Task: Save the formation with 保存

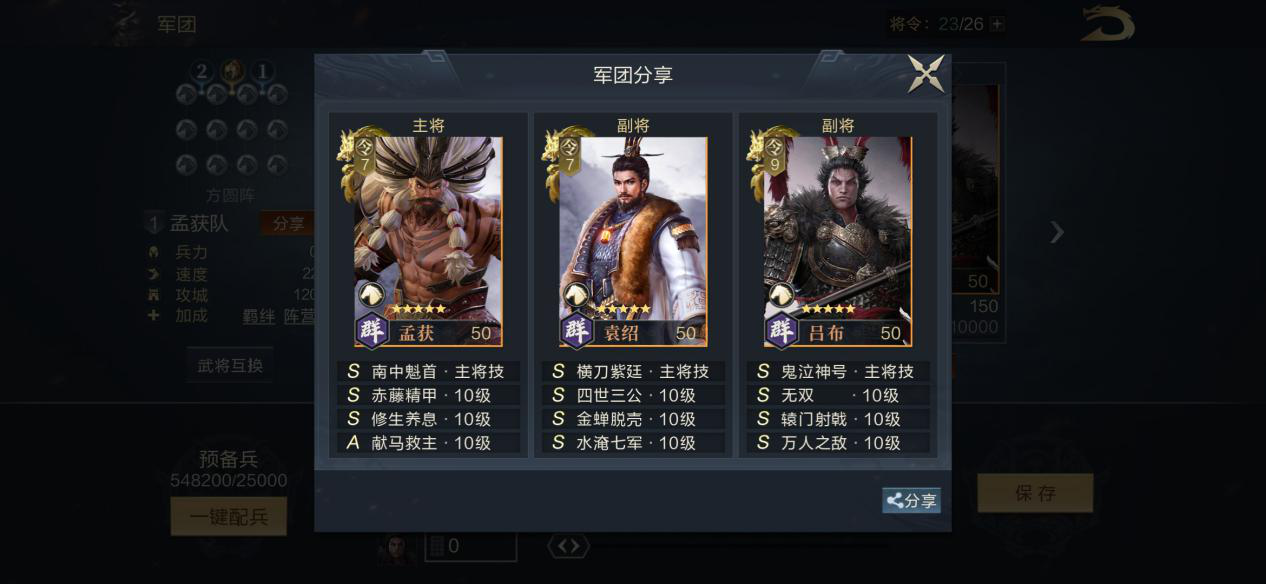Action: pyautogui.click(x=1034, y=493)
